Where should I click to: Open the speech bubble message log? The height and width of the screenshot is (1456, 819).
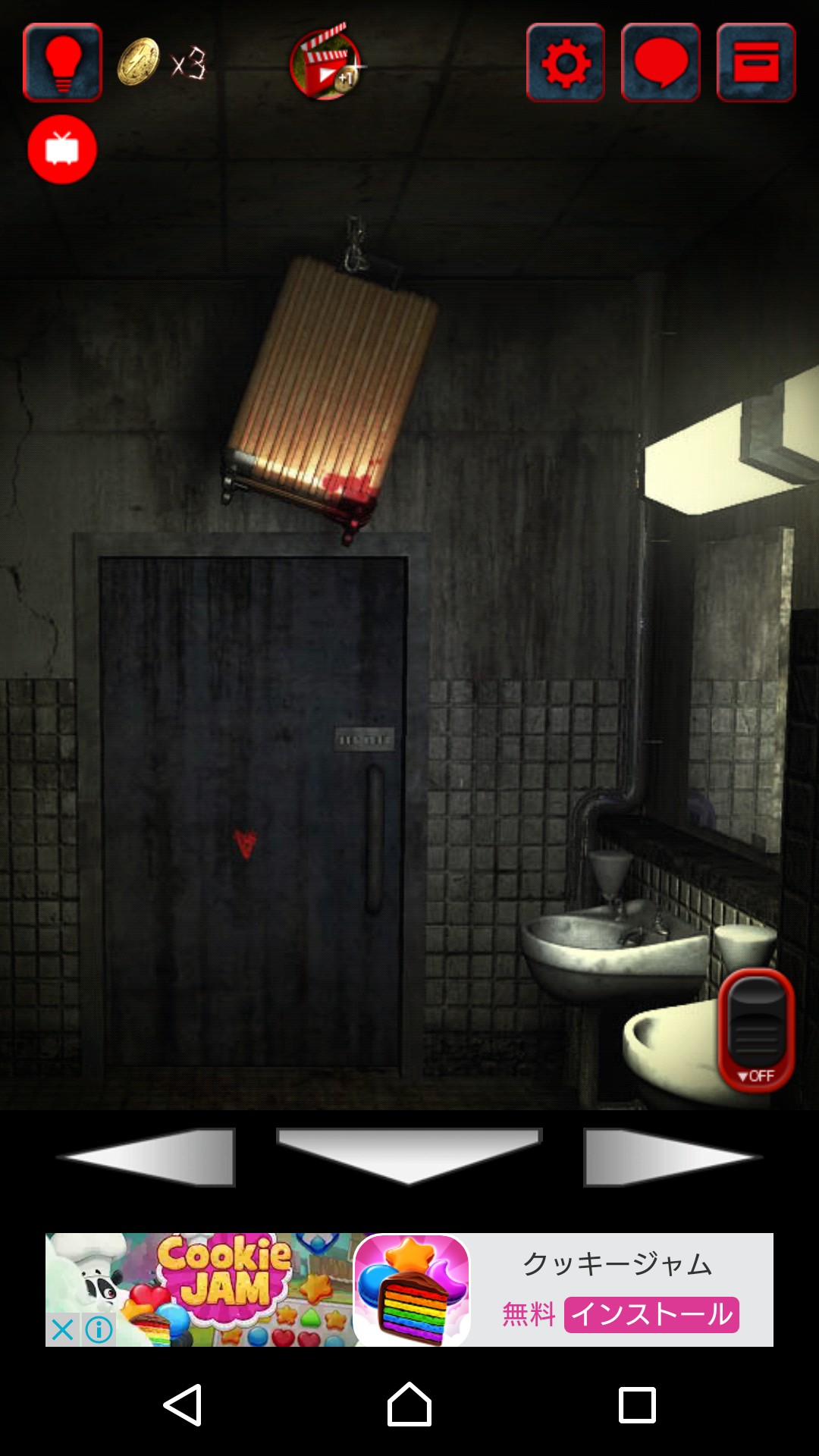661,63
